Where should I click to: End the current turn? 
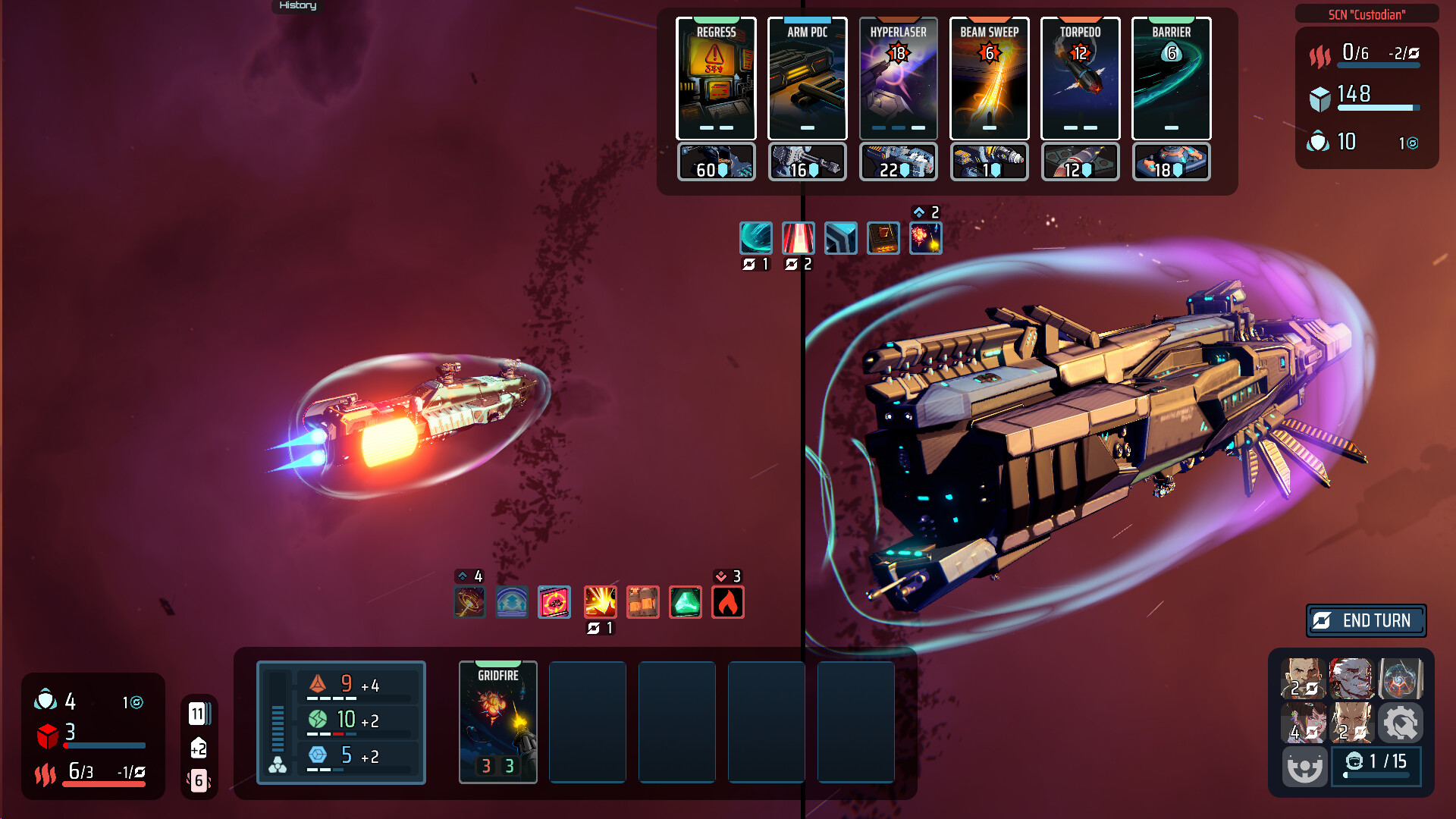[x=1366, y=620]
